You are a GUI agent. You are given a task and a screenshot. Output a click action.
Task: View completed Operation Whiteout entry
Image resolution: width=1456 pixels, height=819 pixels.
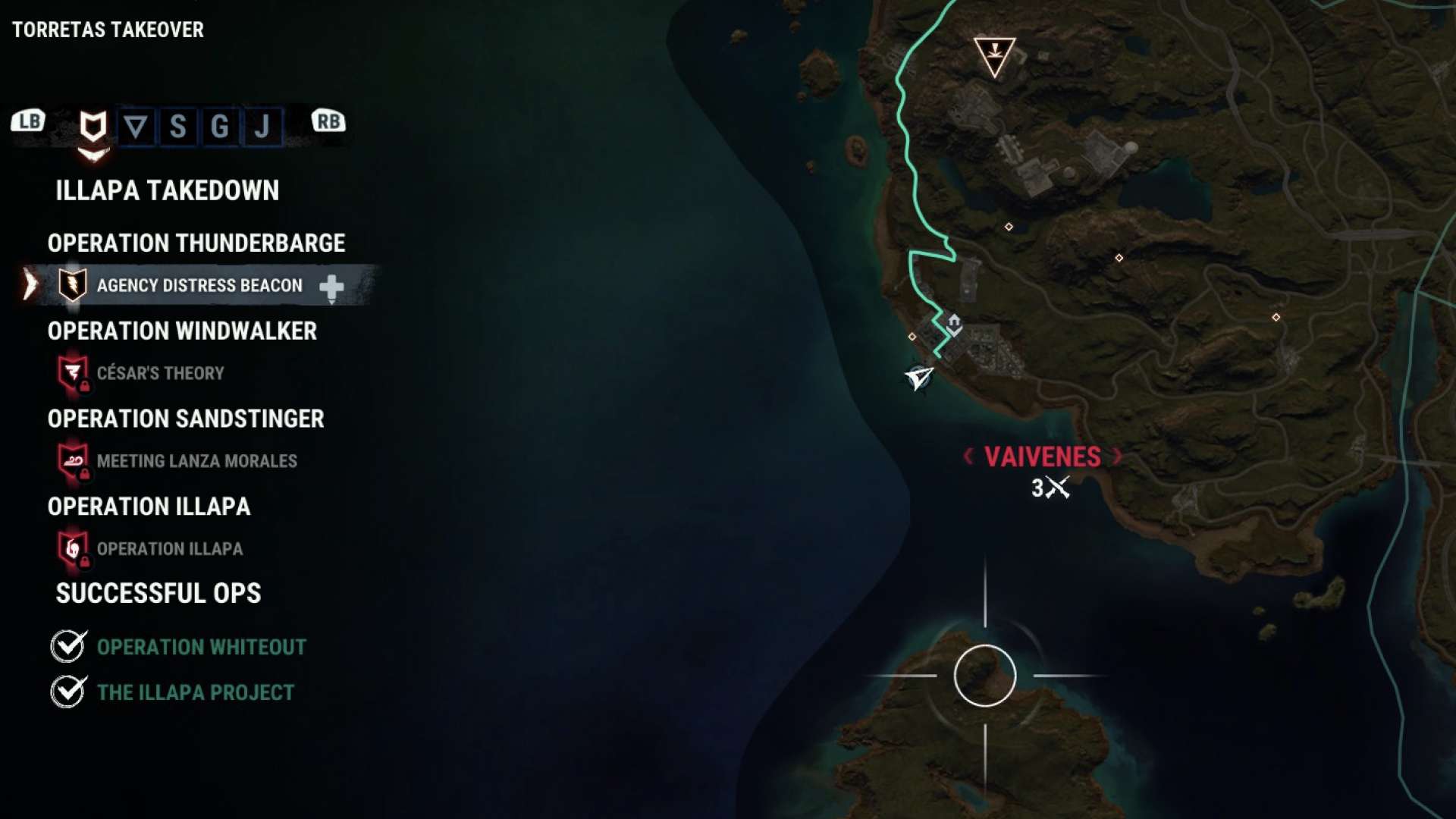click(x=201, y=647)
